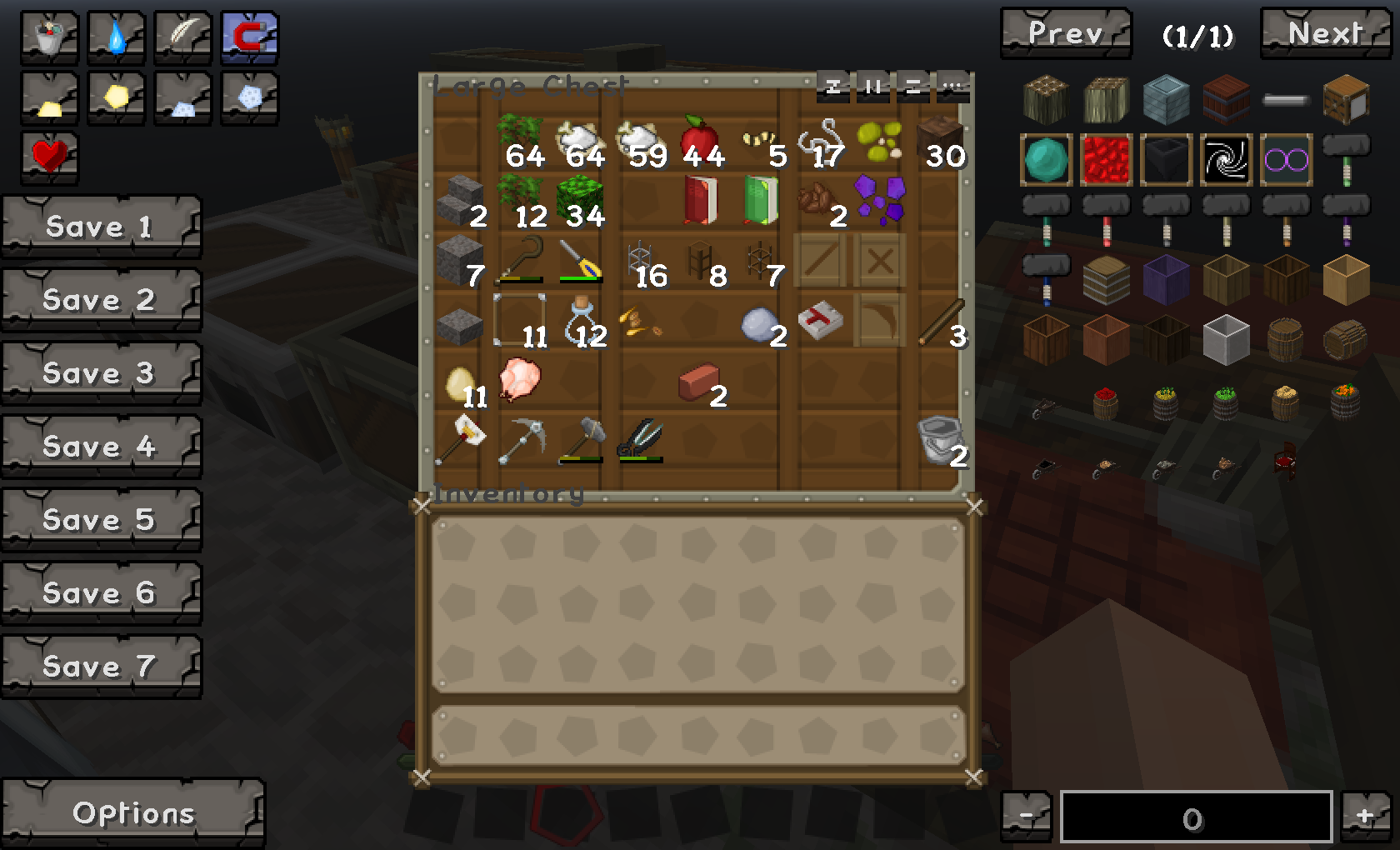This screenshot has height=850, width=1400.
Task: Grab the green book from the chest
Action: coord(760,199)
